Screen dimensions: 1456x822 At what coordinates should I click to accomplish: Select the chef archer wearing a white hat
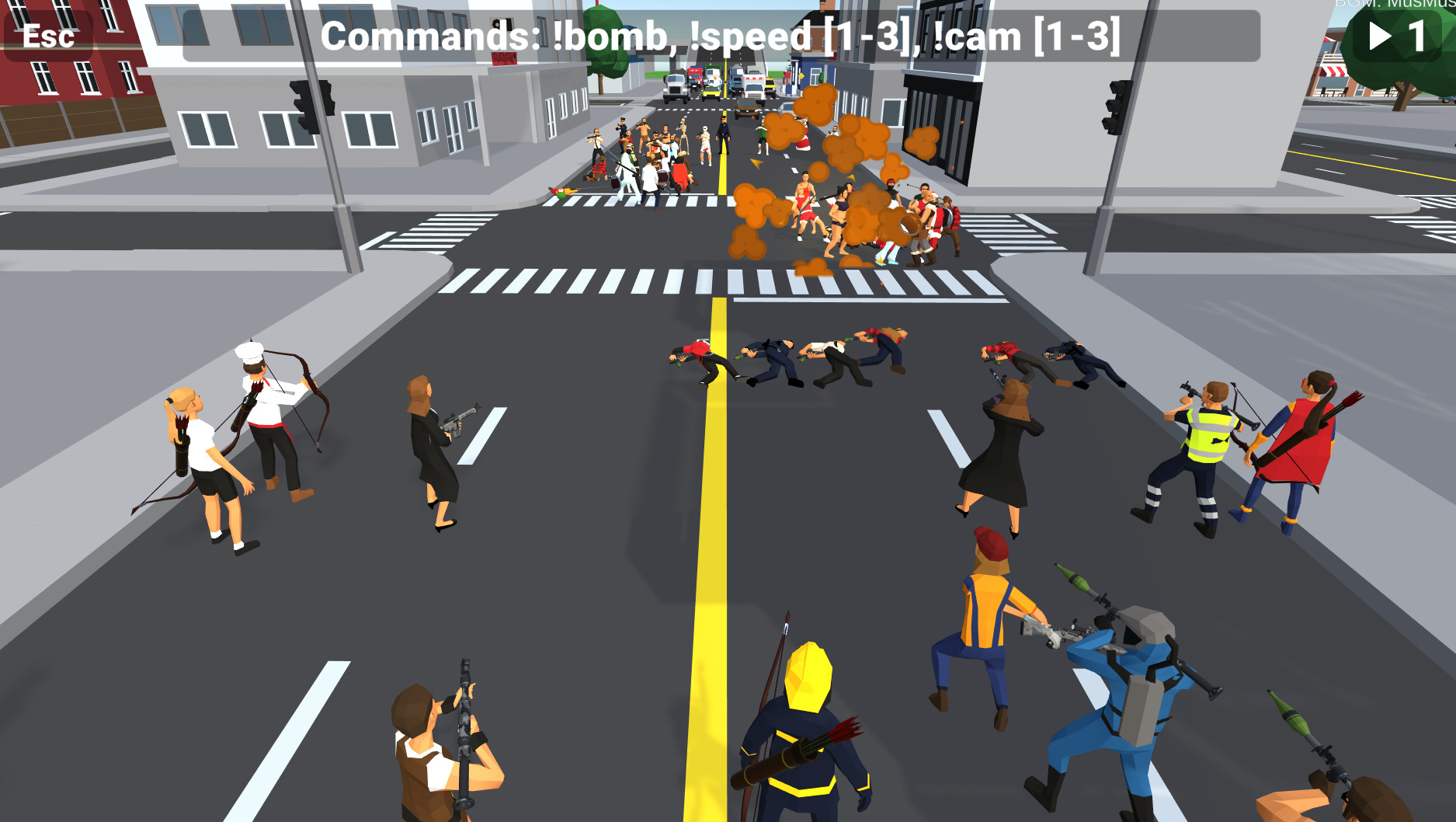point(264,412)
